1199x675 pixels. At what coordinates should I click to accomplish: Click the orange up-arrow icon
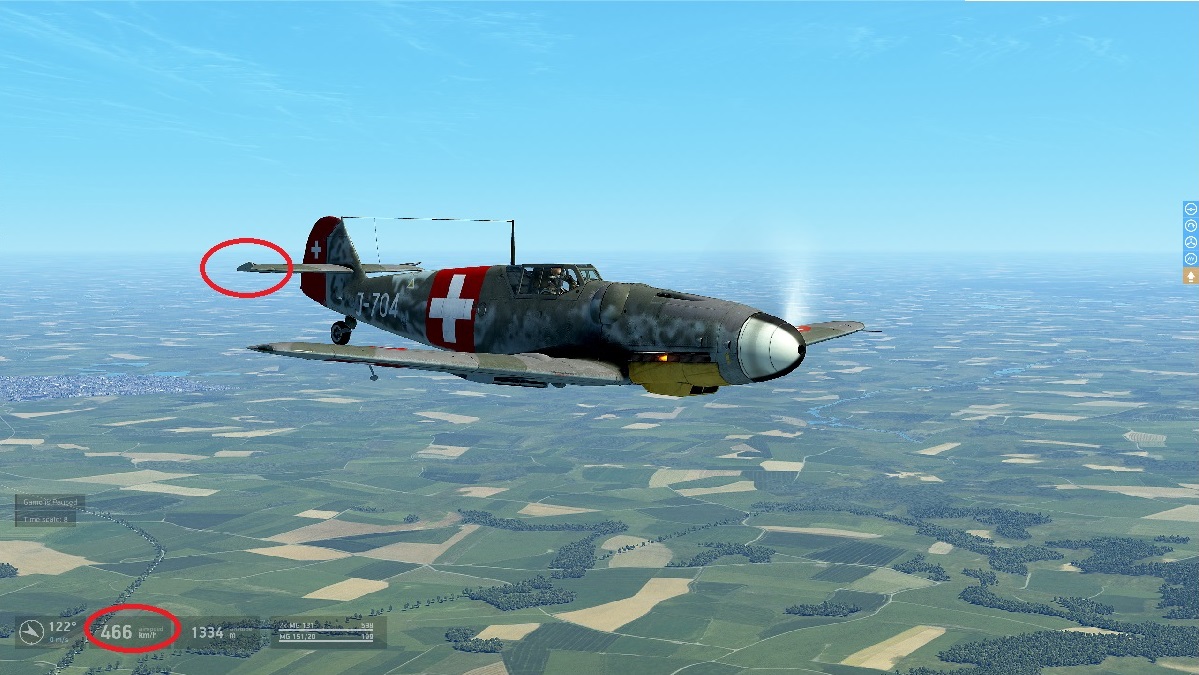pos(1191,276)
